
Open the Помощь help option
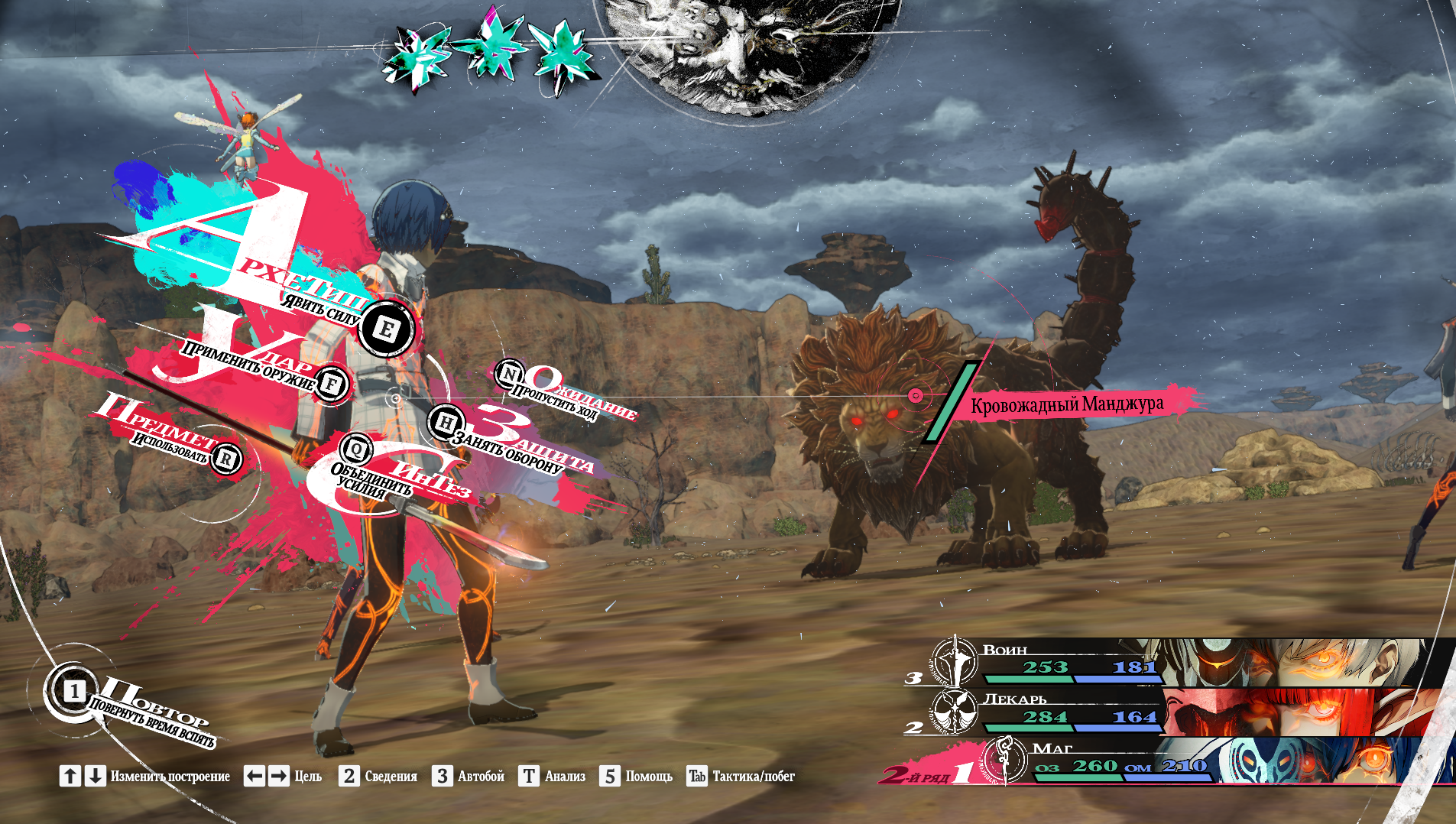point(636,777)
